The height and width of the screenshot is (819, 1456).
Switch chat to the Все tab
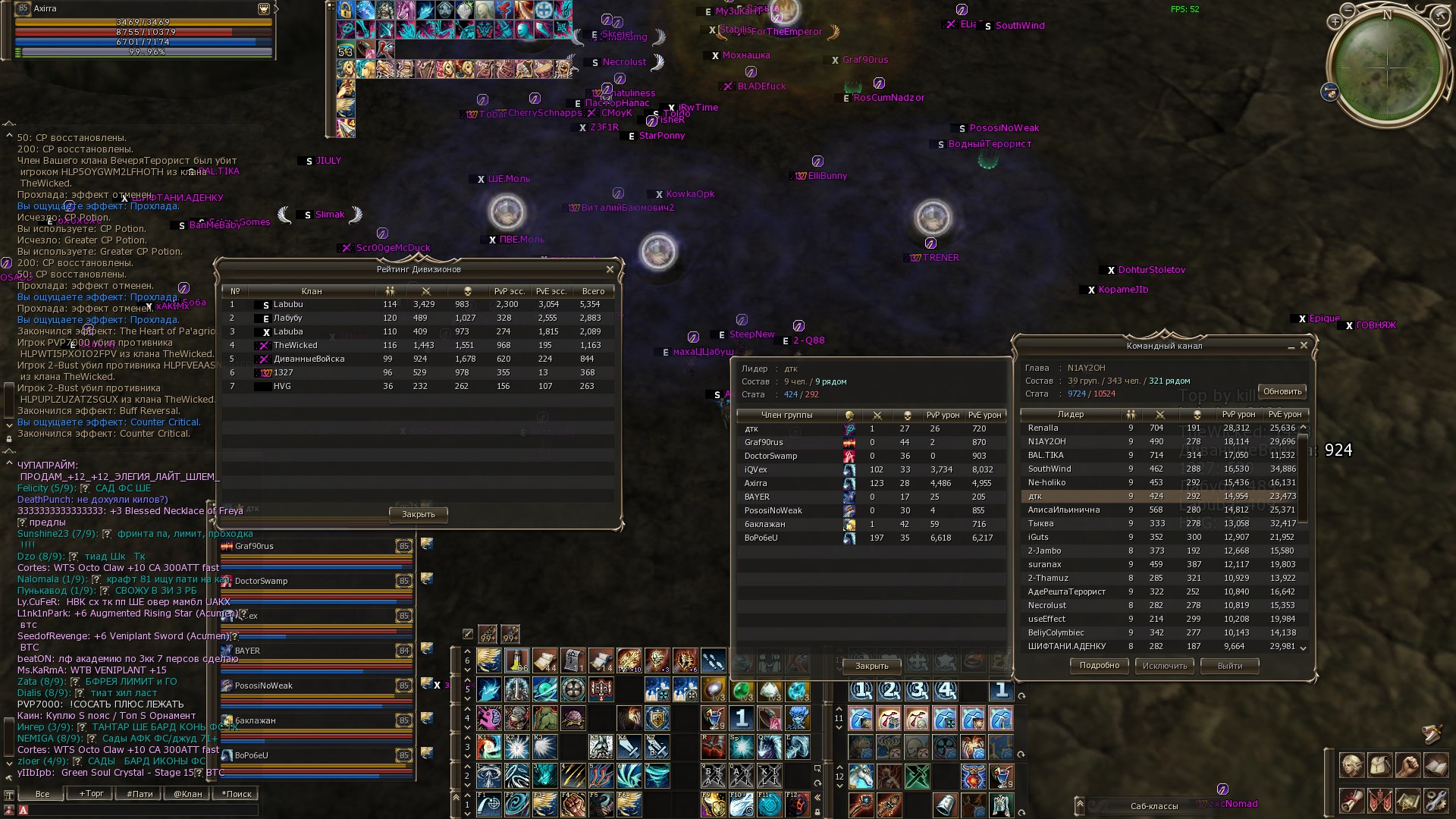tap(42, 794)
